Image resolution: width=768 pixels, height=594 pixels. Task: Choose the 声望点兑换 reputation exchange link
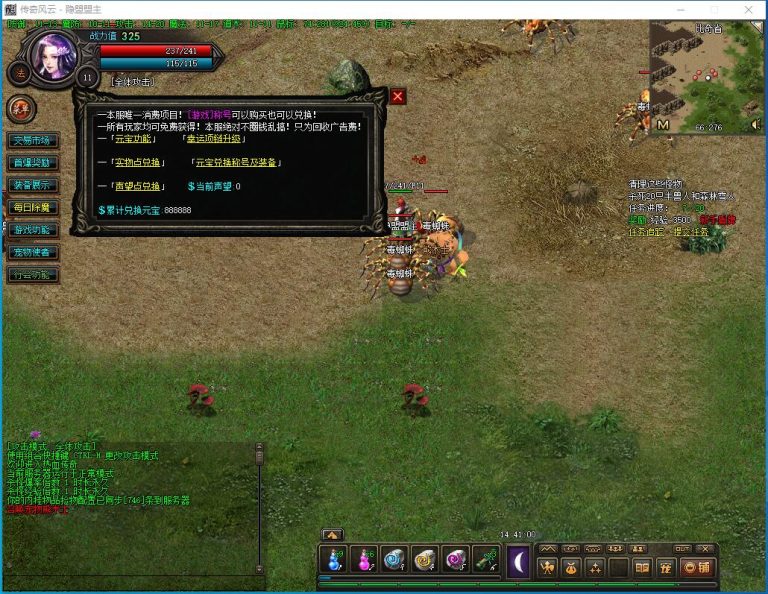pos(138,186)
